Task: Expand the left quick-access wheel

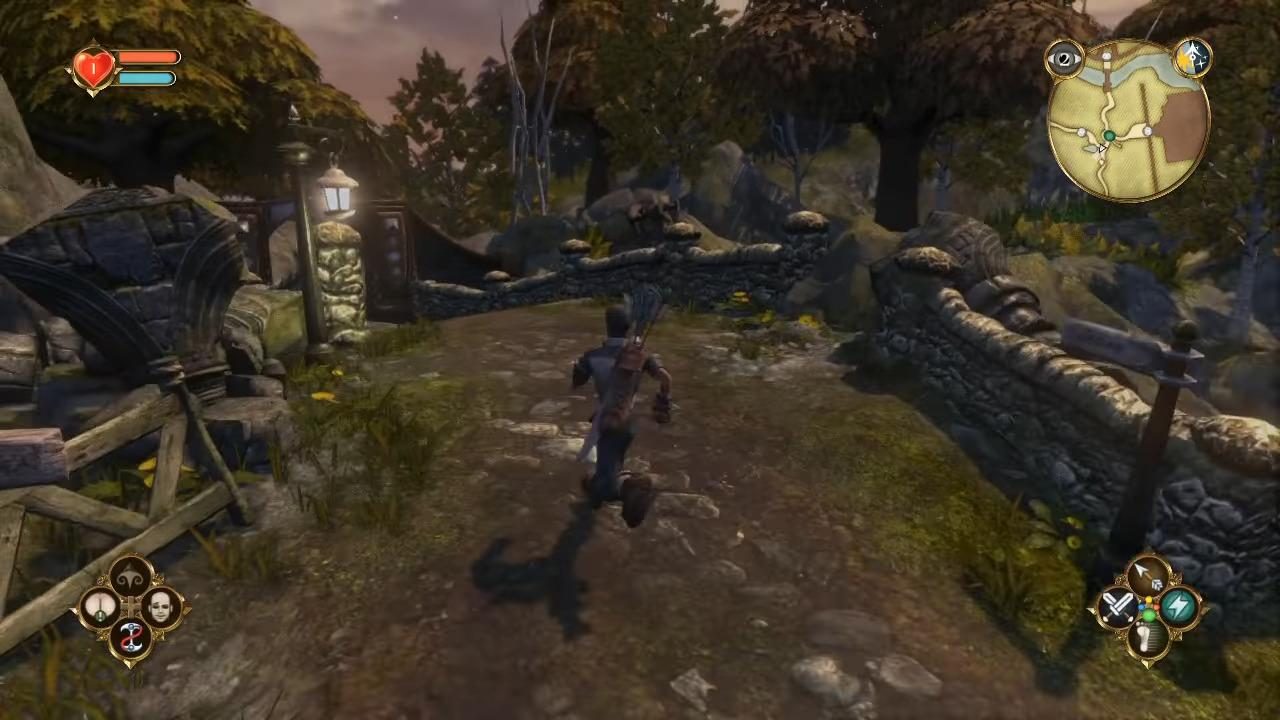Action: pos(131,606)
